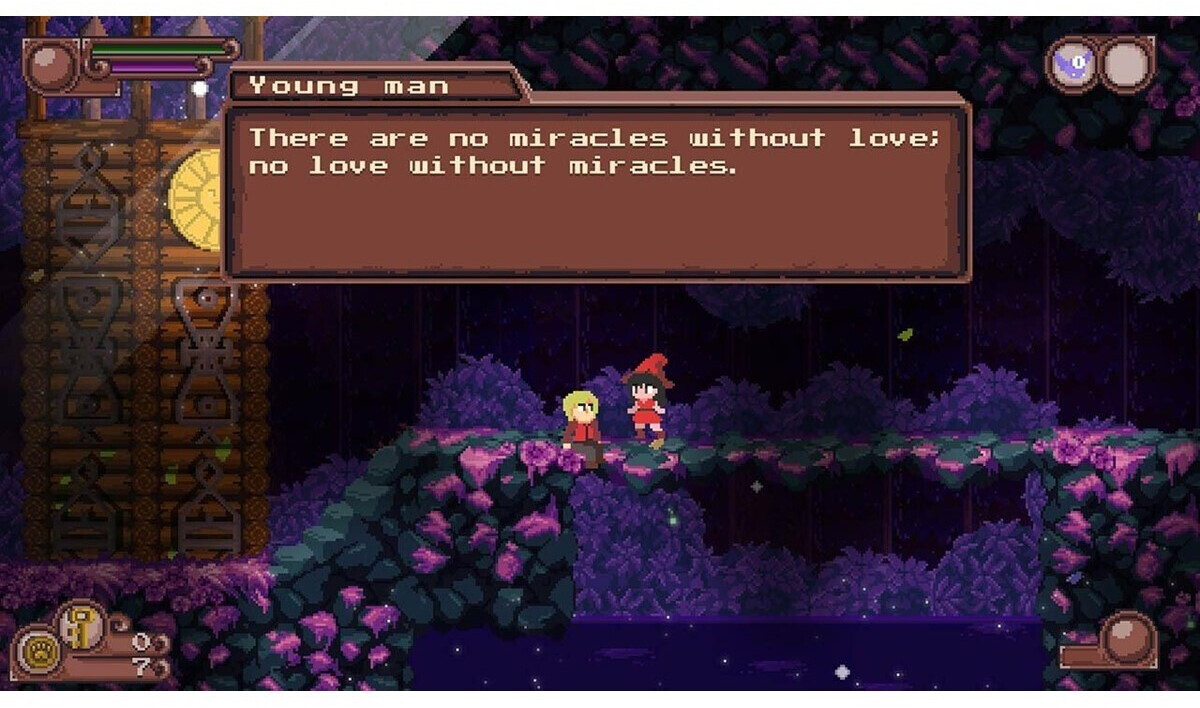Click the golden key icon
Image resolution: width=1200 pixels, height=708 pixels.
coord(79,625)
